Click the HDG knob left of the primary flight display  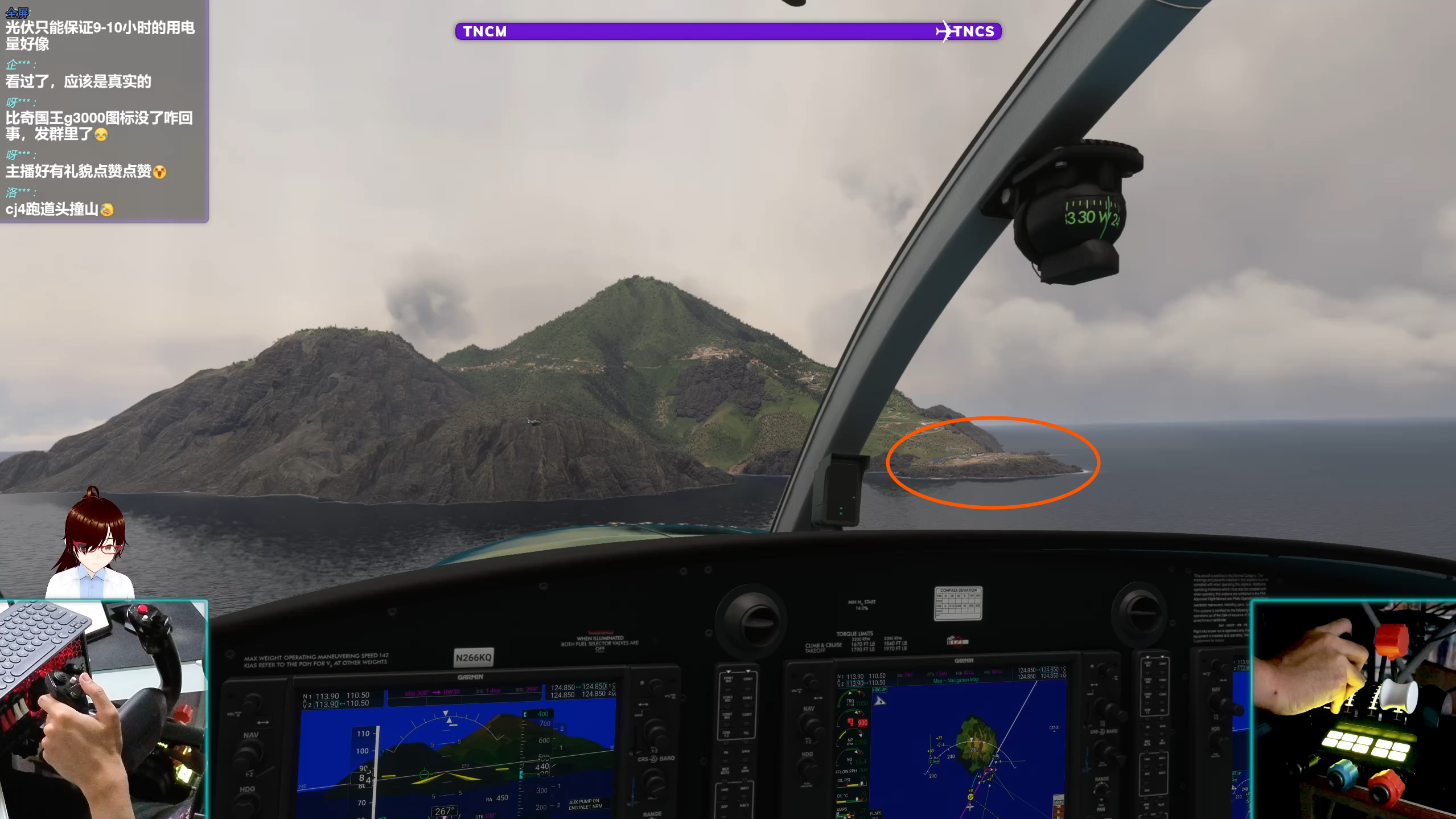(x=246, y=805)
